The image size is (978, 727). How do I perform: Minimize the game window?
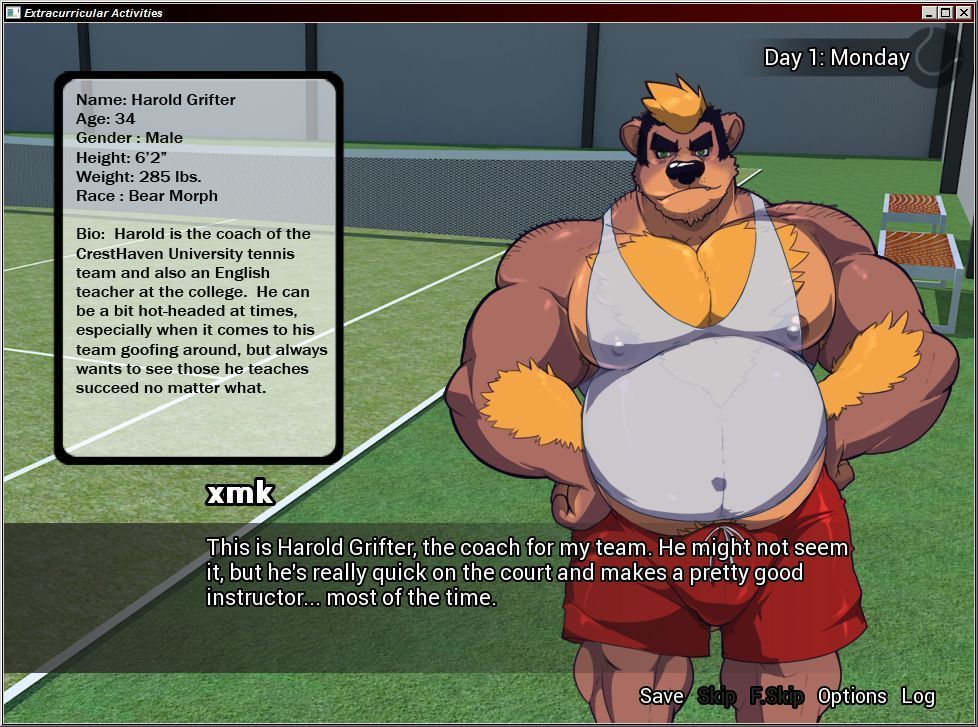(x=930, y=13)
